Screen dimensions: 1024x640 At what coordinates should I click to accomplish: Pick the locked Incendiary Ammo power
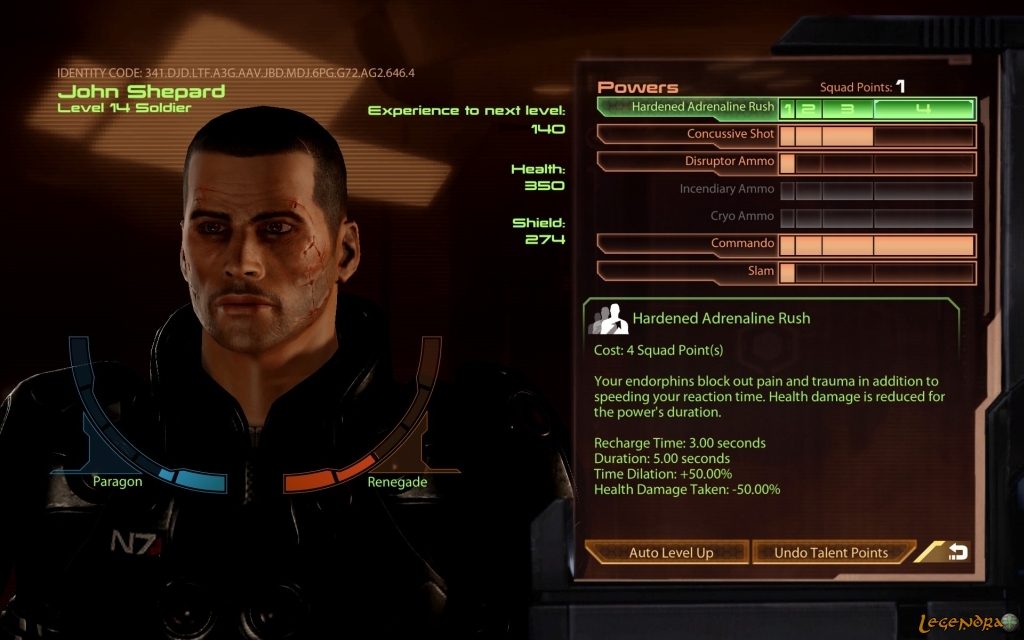pyautogui.click(x=726, y=189)
